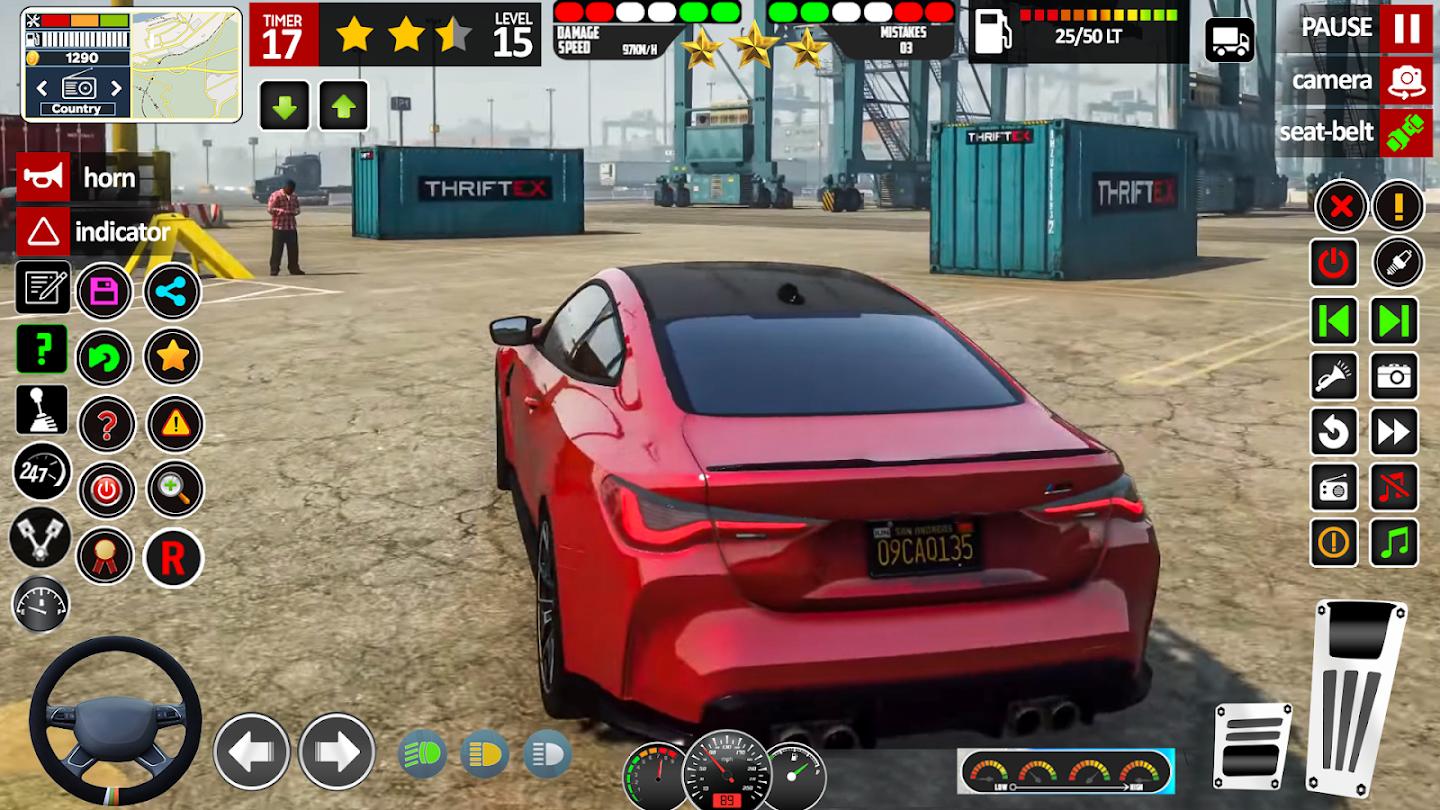Open the gear shifter control

[42, 409]
